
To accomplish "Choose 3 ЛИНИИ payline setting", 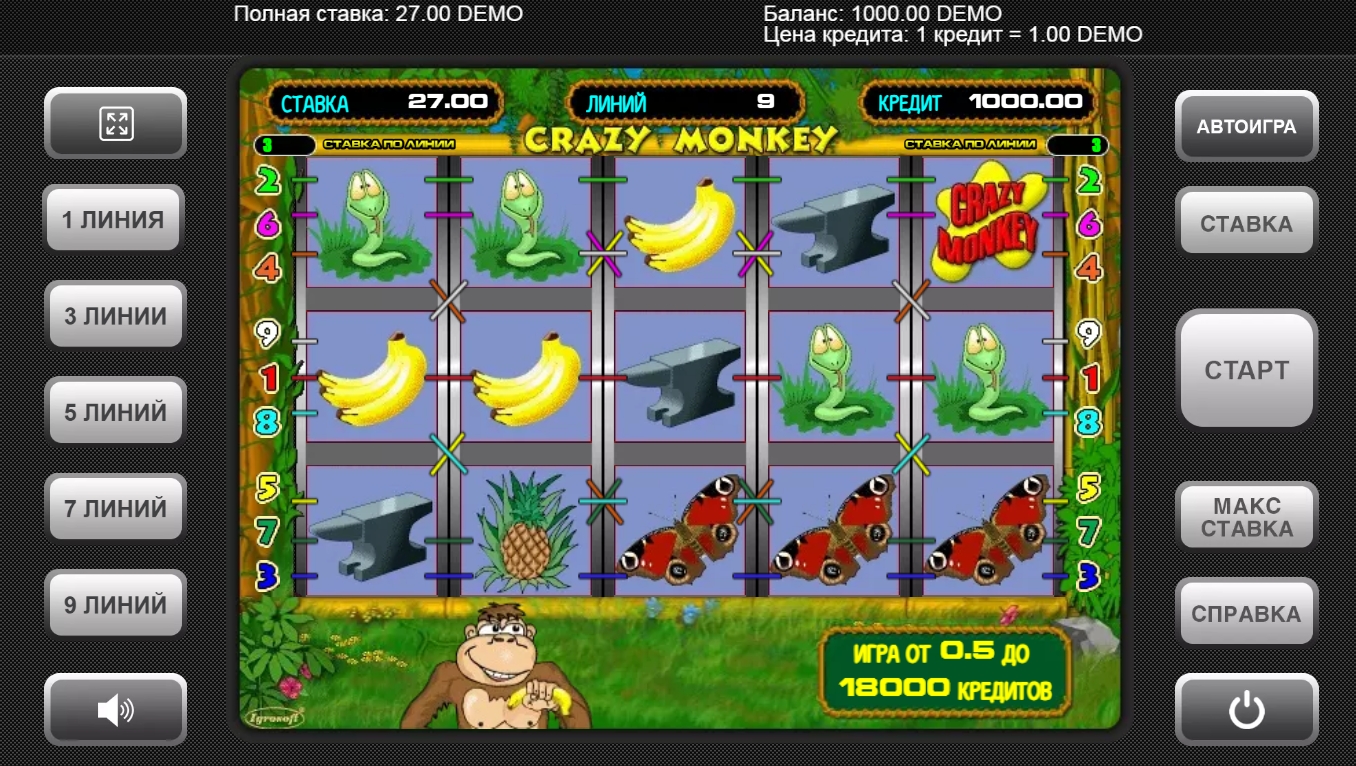I will pos(115,315).
